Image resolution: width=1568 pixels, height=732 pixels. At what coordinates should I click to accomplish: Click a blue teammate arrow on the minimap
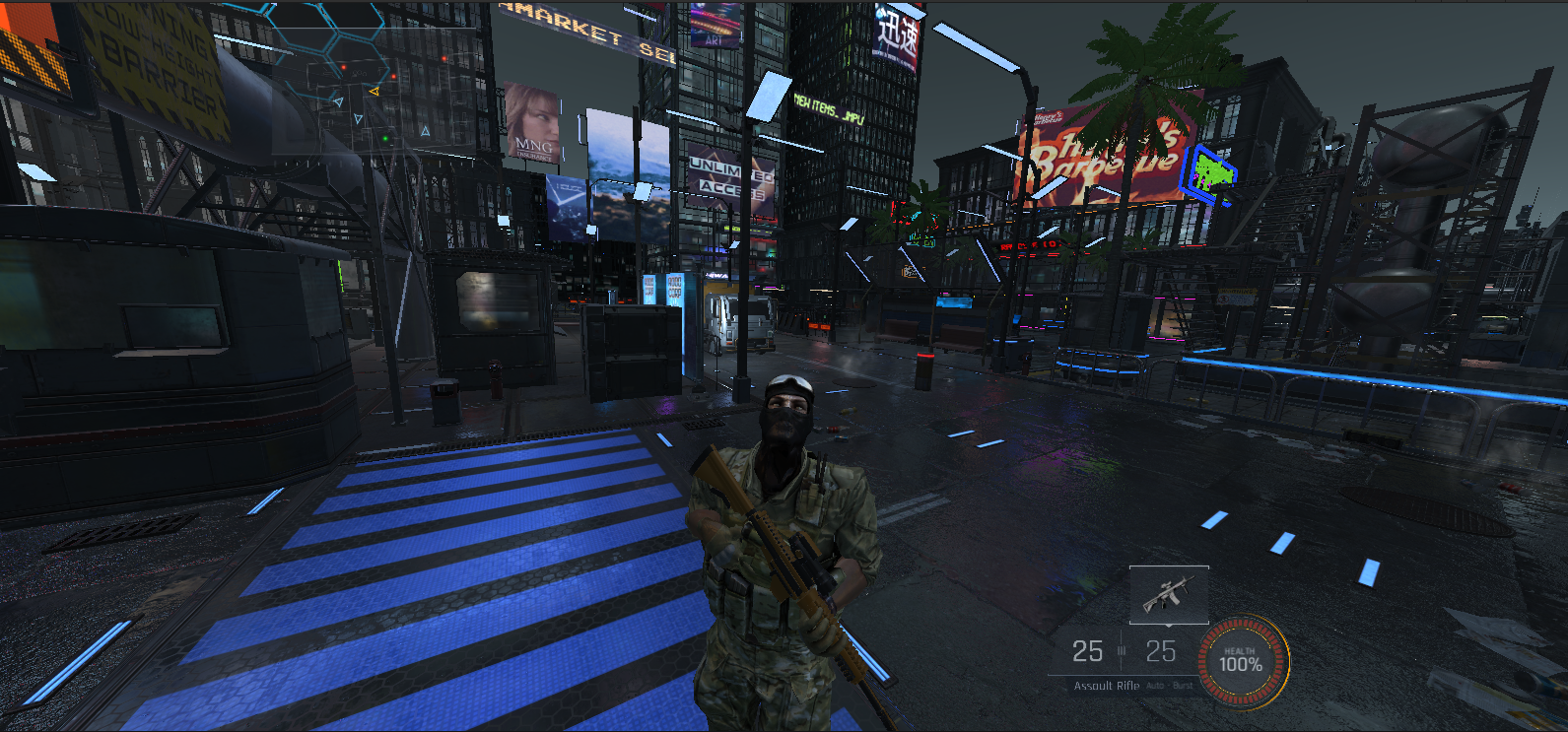[339, 101]
